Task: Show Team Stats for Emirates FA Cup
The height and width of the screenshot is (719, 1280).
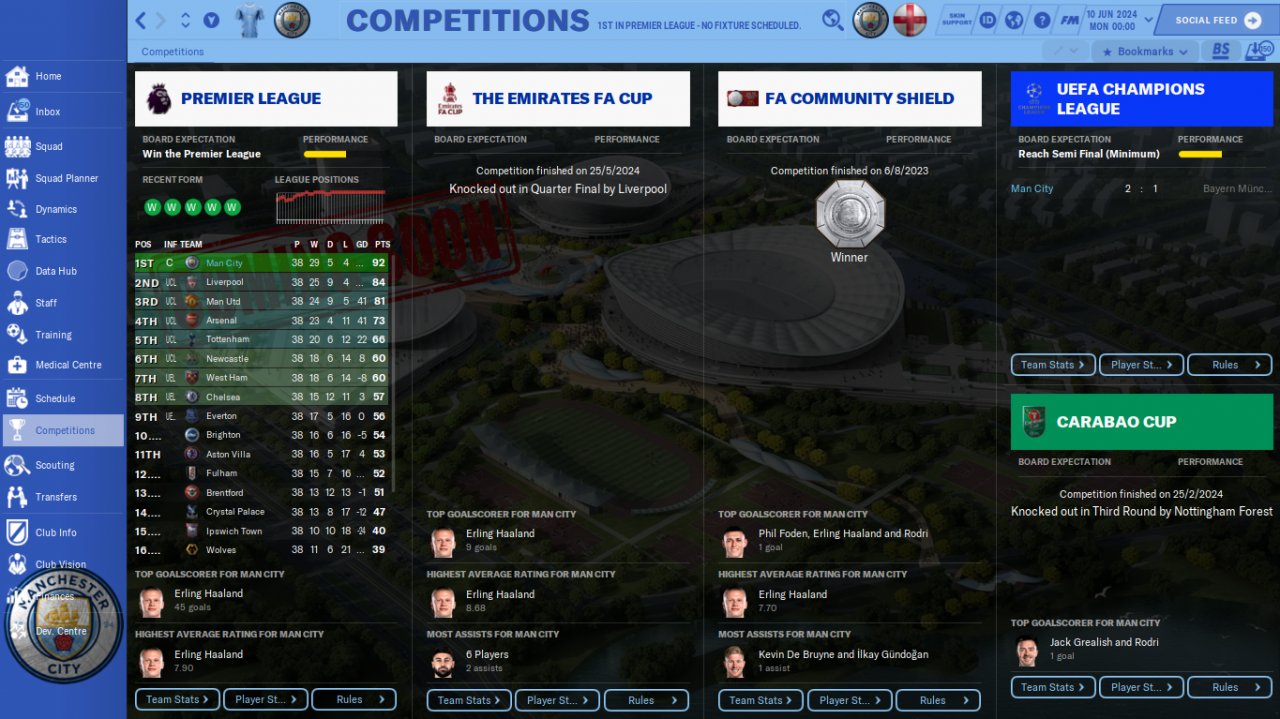Action: pyautogui.click(x=469, y=700)
